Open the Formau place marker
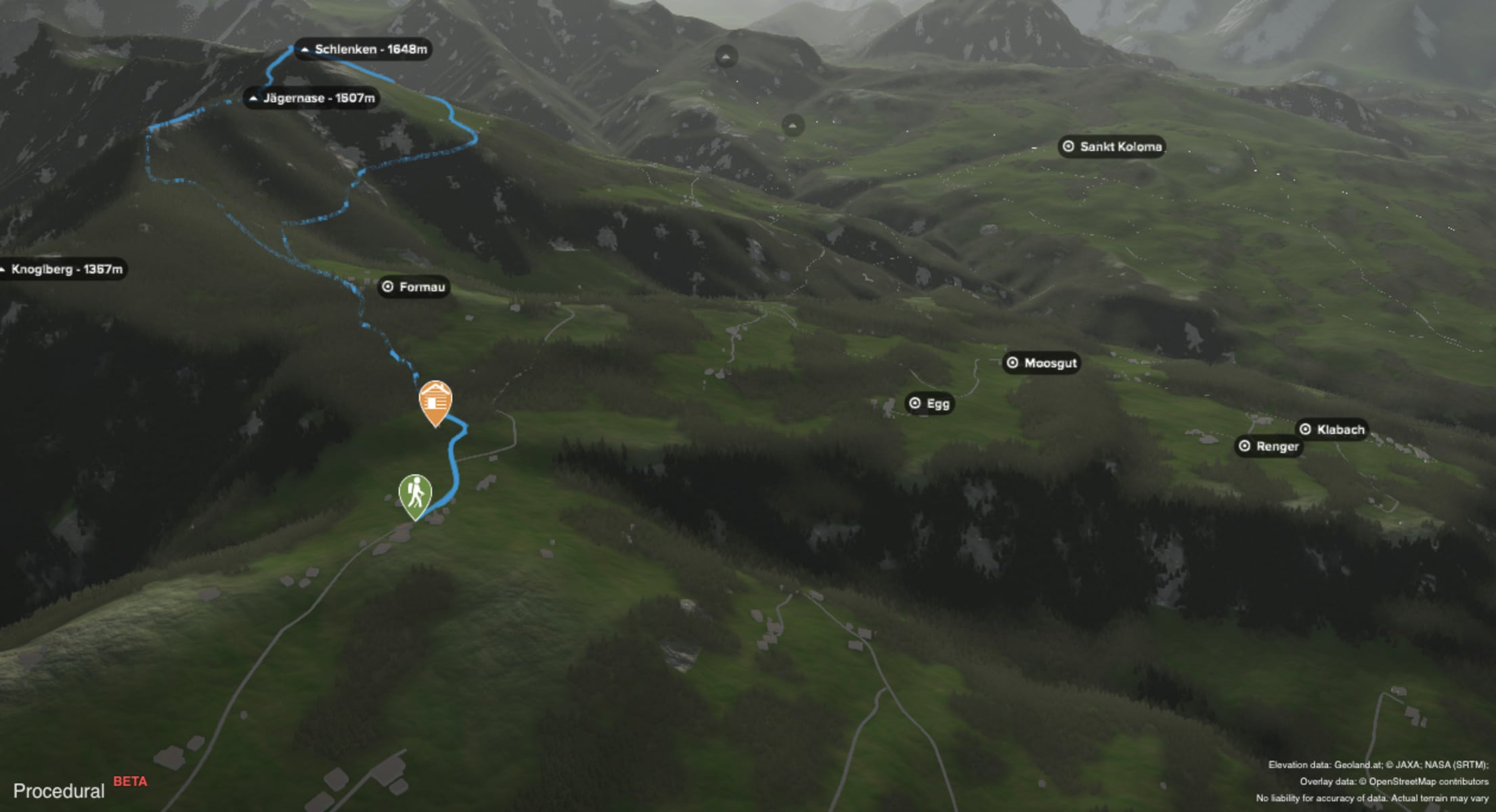1496x812 pixels. [x=414, y=287]
